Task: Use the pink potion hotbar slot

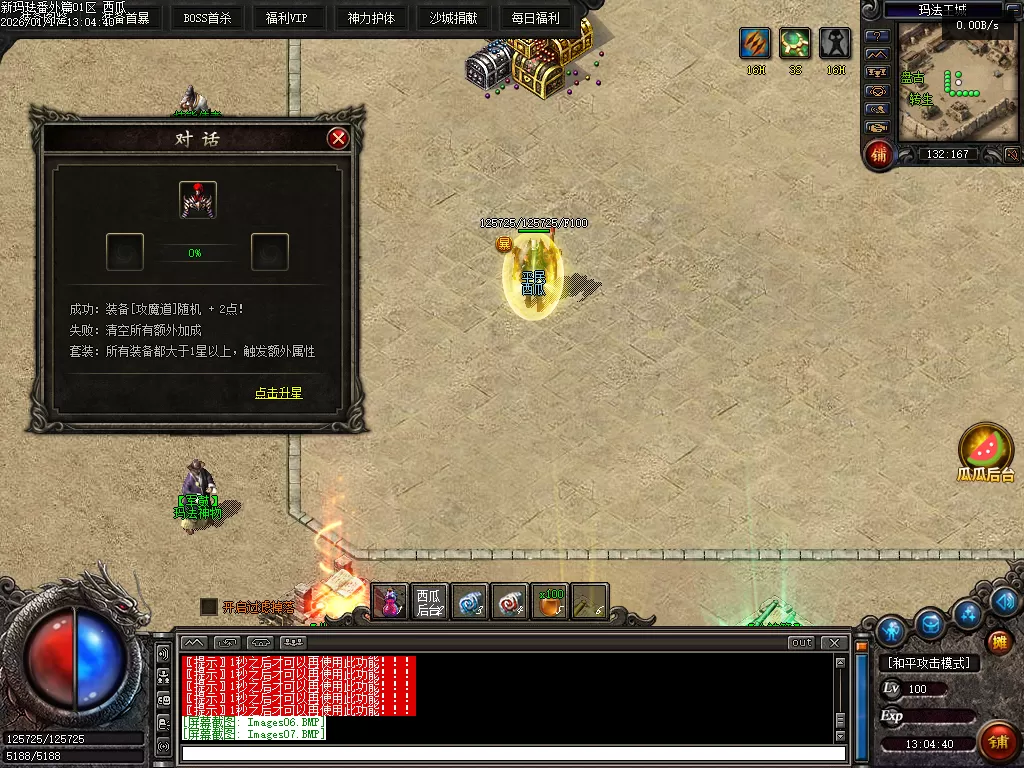Action: 390,602
